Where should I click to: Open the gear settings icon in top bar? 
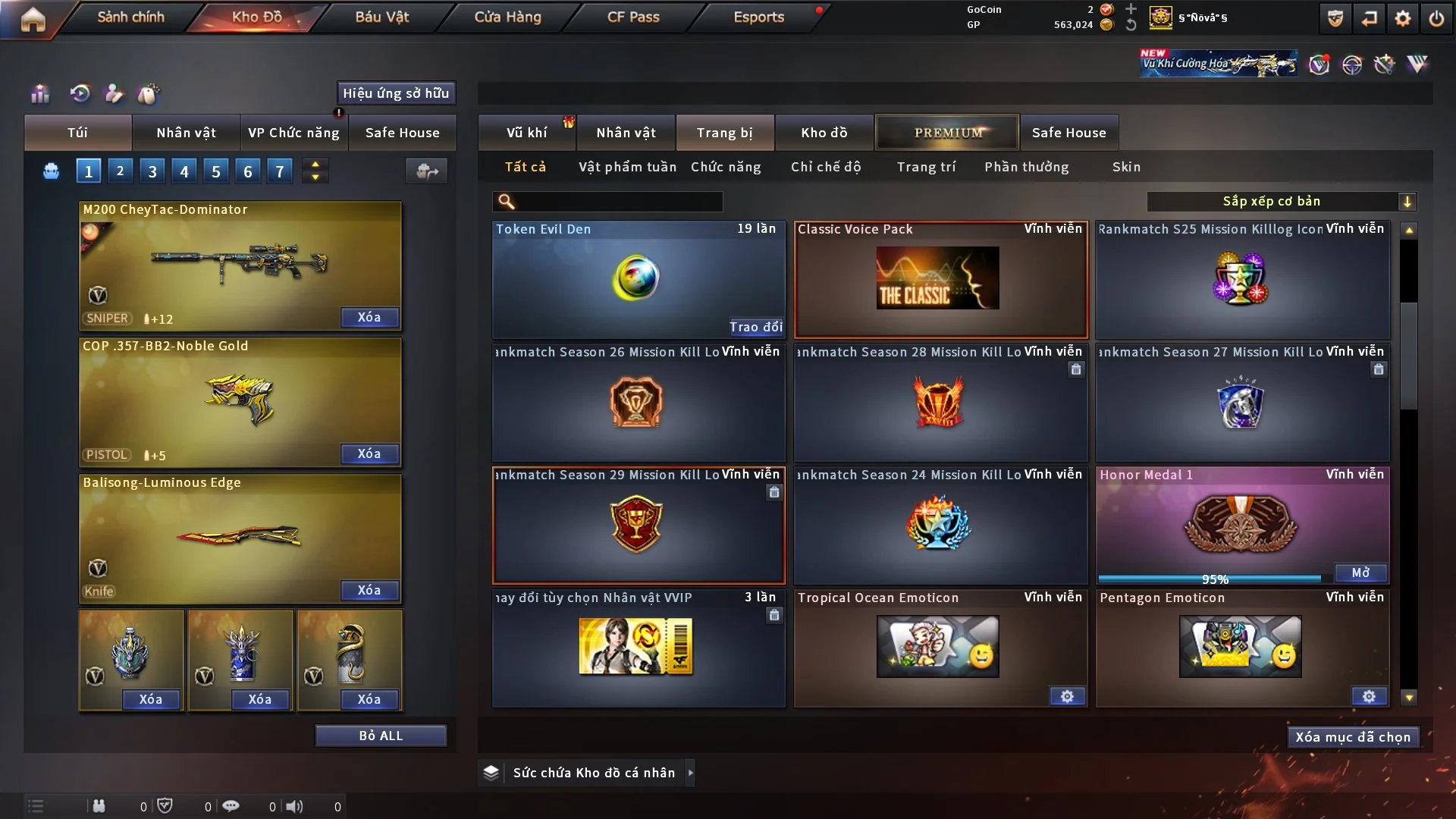1403,18
